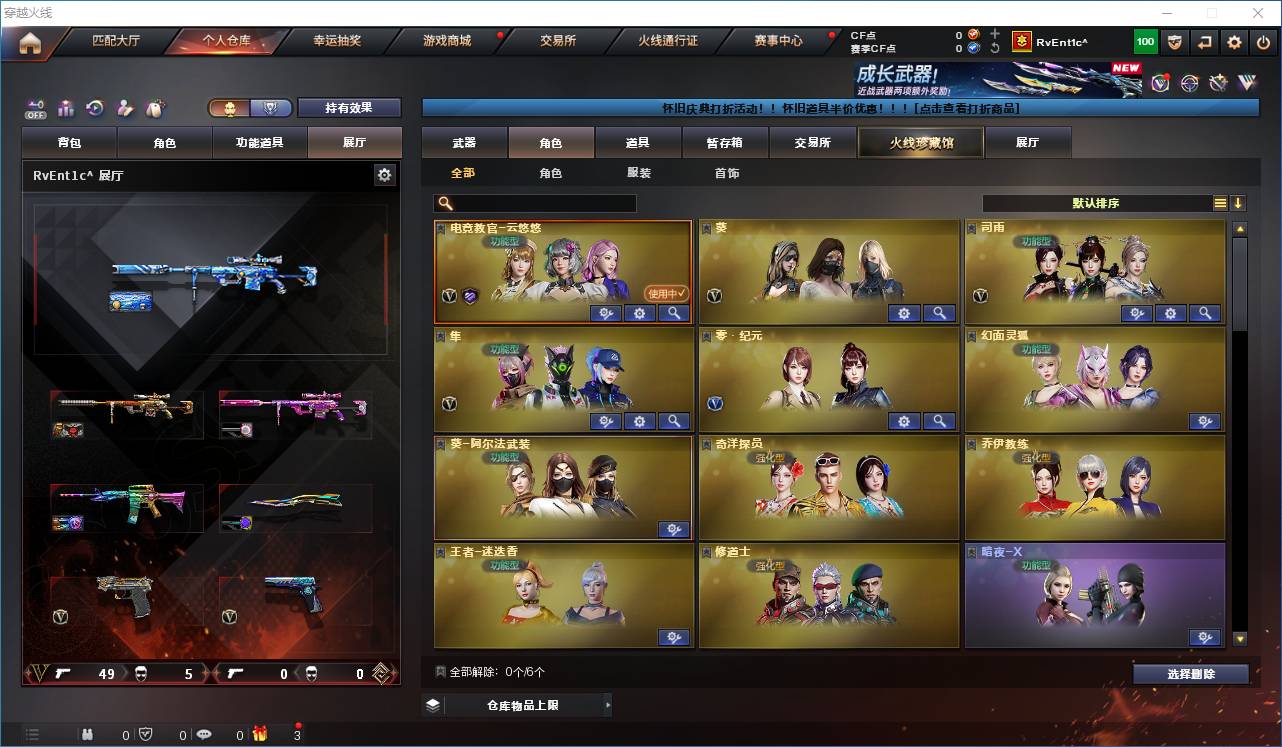Open the settings gear at top right
Screen dimensions: 1282x747
tap(1233, 43)
